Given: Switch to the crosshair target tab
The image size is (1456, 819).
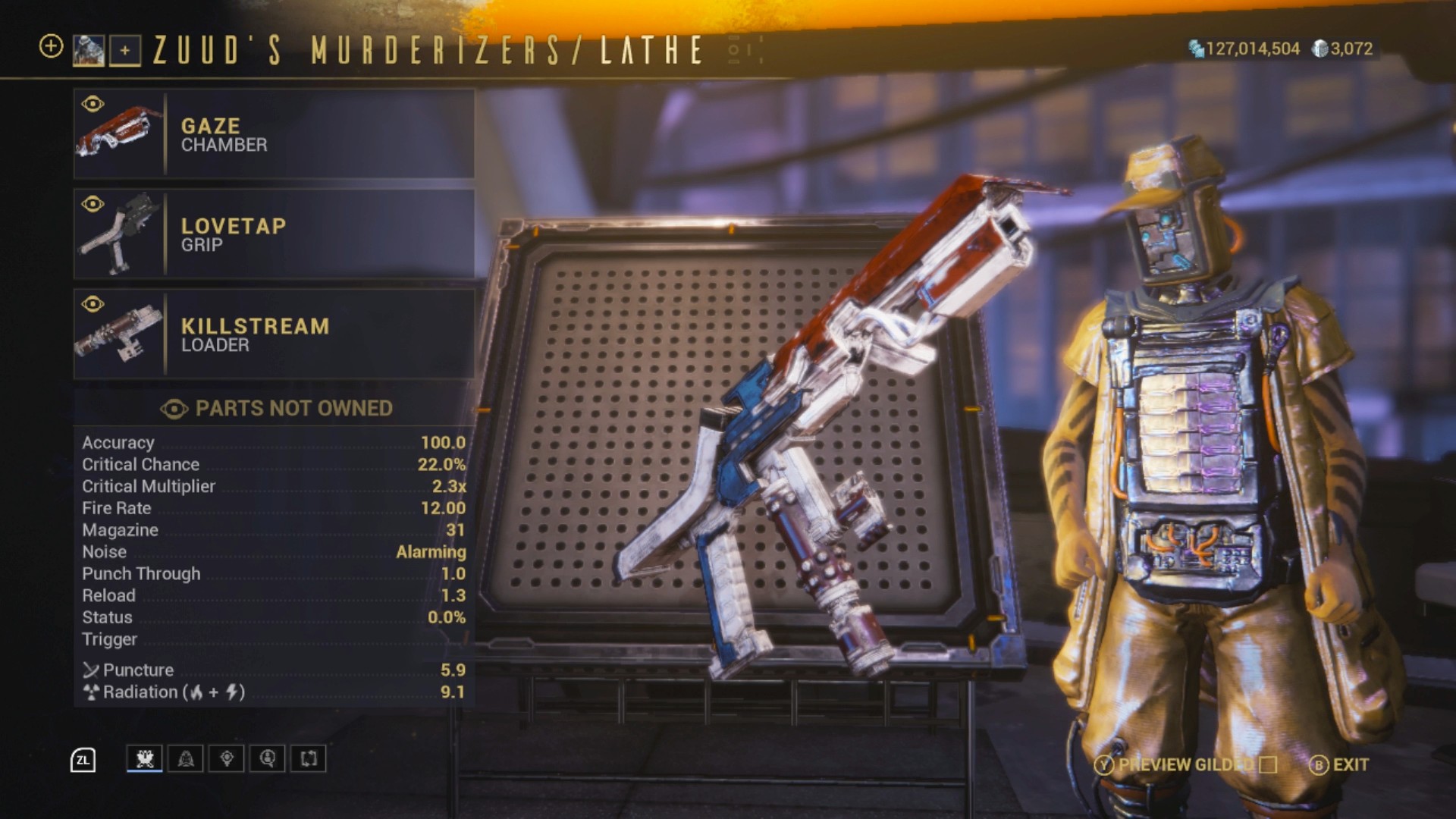Looking at the screenshot, I should (x=227, y=758).
